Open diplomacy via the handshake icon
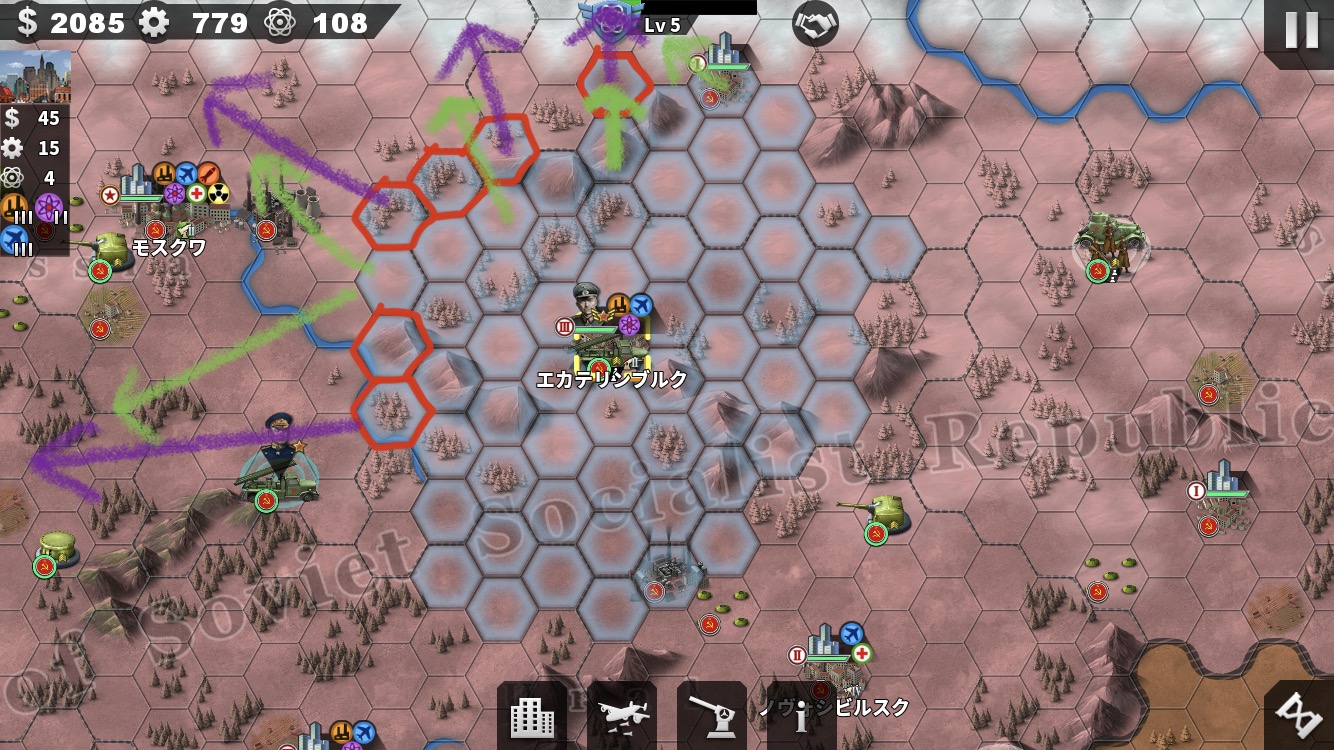 click(815, 24)
